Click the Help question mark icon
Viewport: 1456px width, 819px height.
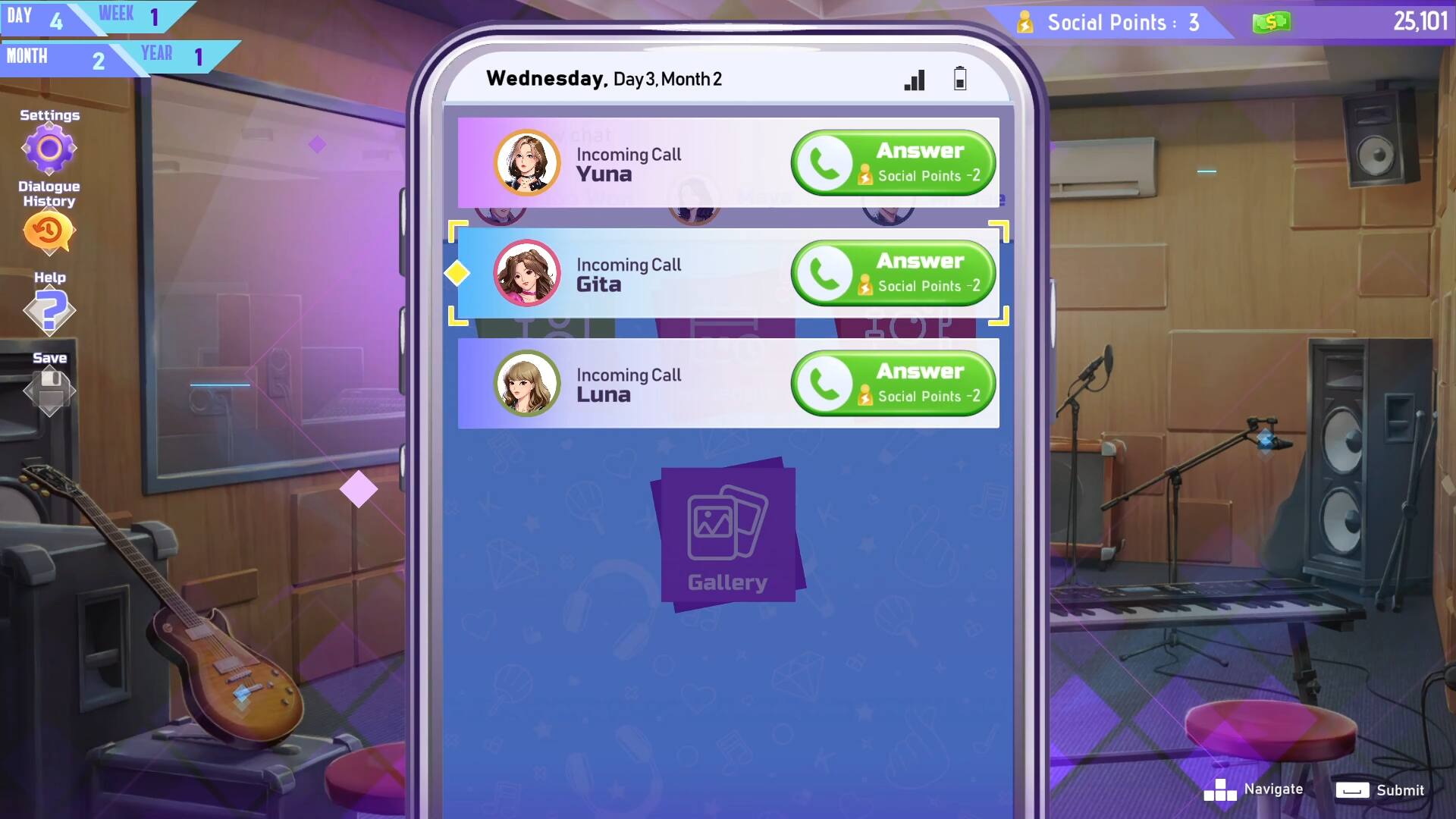pyautogui.click(x=49, y=310)
